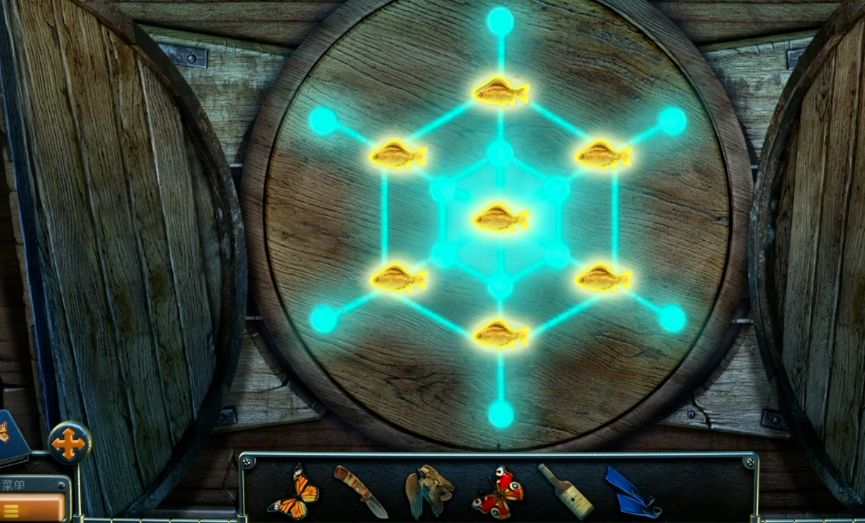865x523 pixels.
Task: Open the 菜单 menu button
Action: pos(34,498)
